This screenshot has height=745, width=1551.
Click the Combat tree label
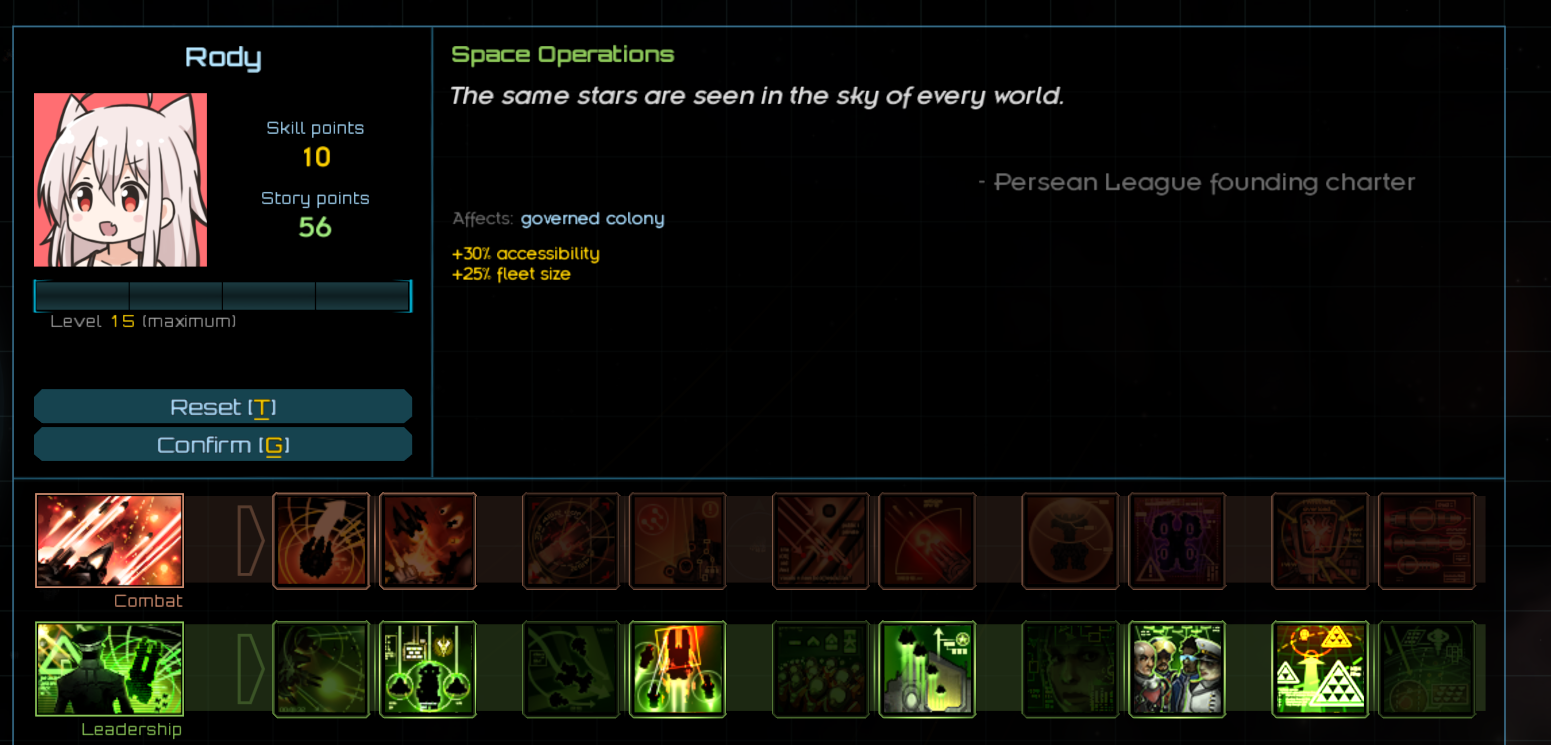click(148, 600)
